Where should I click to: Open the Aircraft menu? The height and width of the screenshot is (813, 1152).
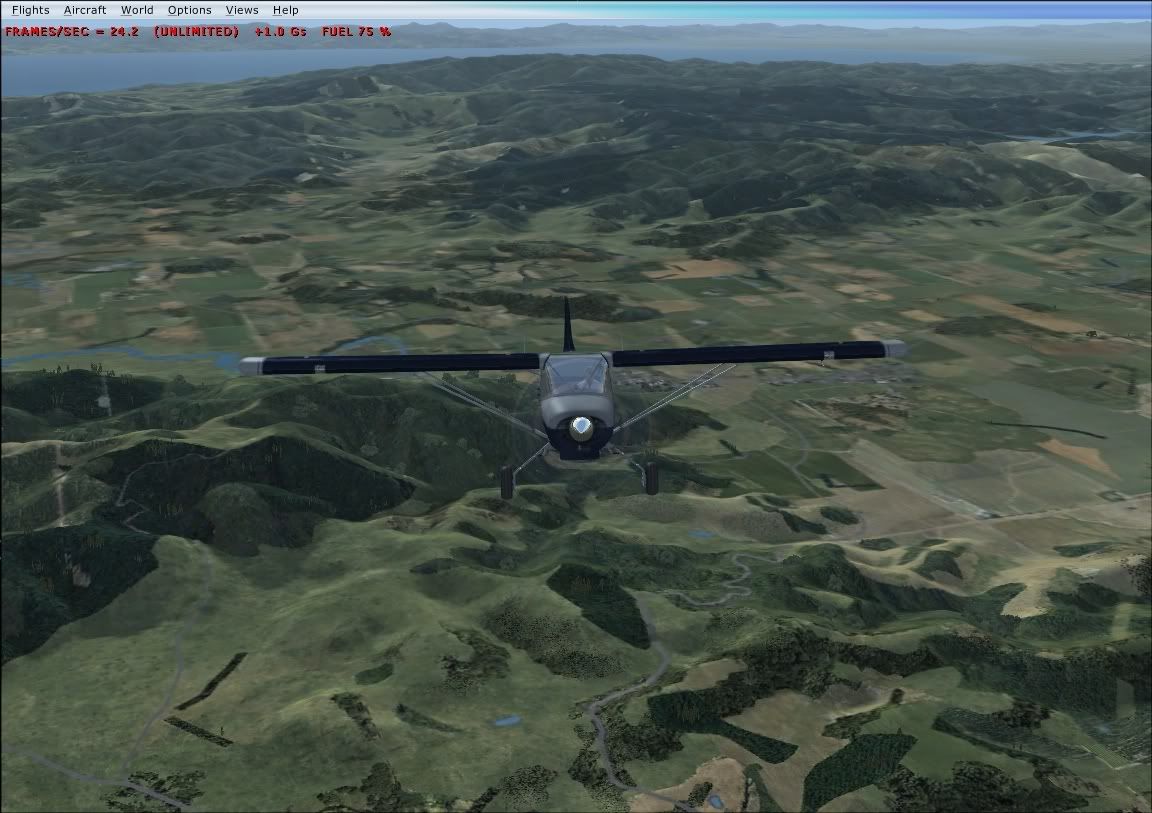(x=85, y=10)
